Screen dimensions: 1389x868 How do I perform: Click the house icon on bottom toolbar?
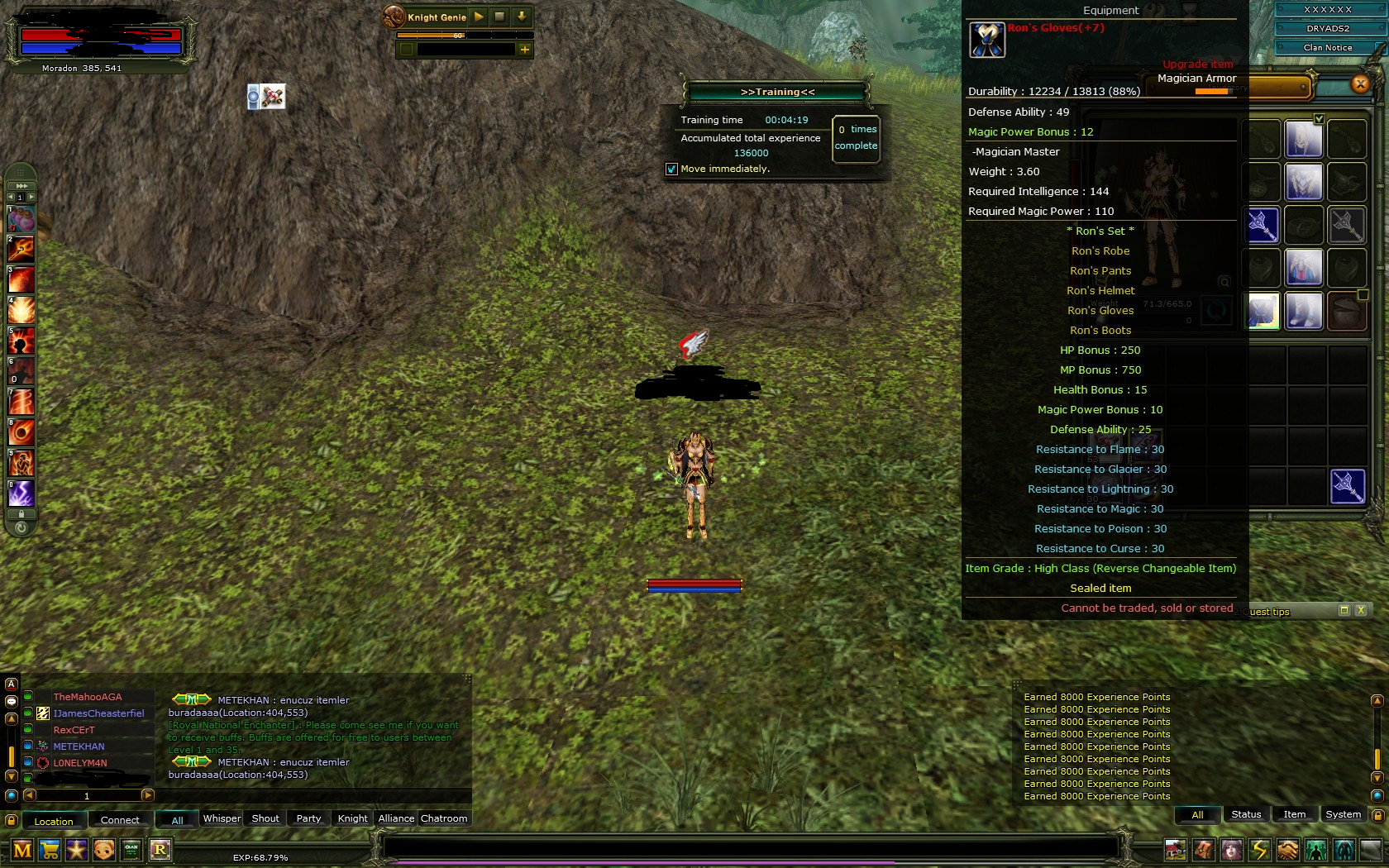coord(1176,850)
